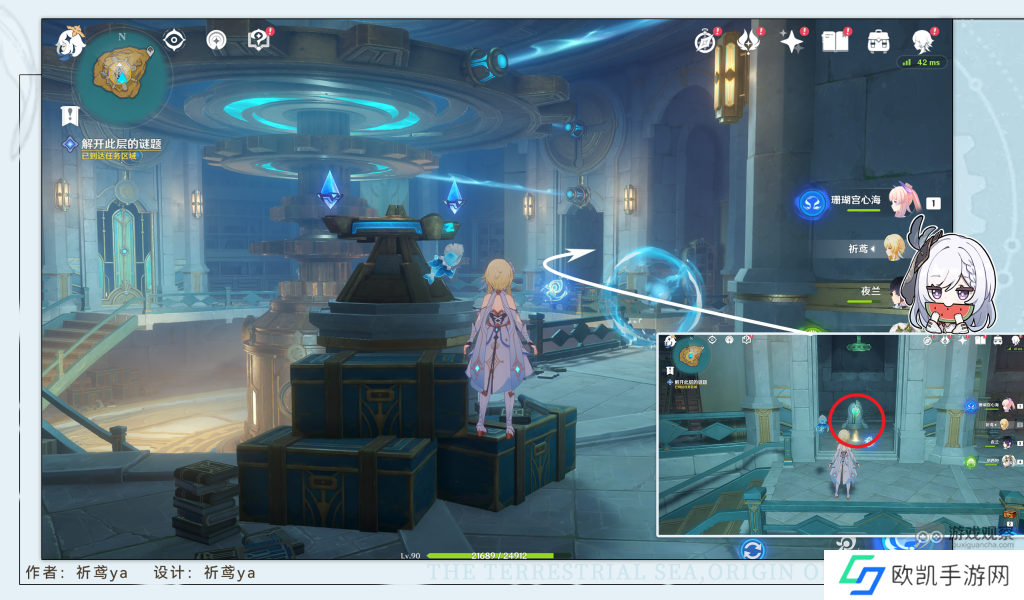Open the adventurer handbook book icon

835,42
